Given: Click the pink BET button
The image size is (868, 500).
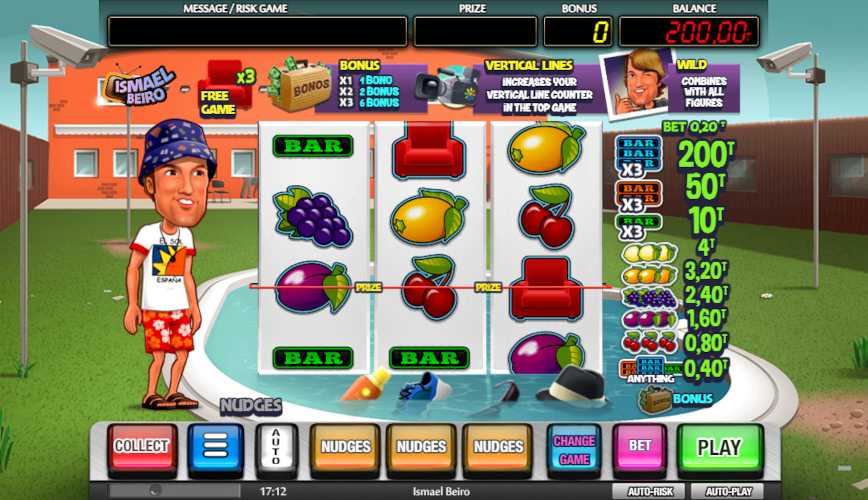Looking at the screenshot, I should click(640, 447).
